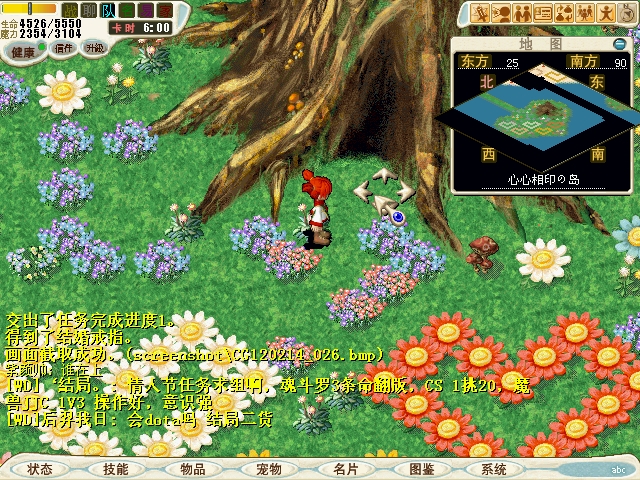640x480 pixels.
Task: Open the 系统 system menu
Action: tap(494, 468)
